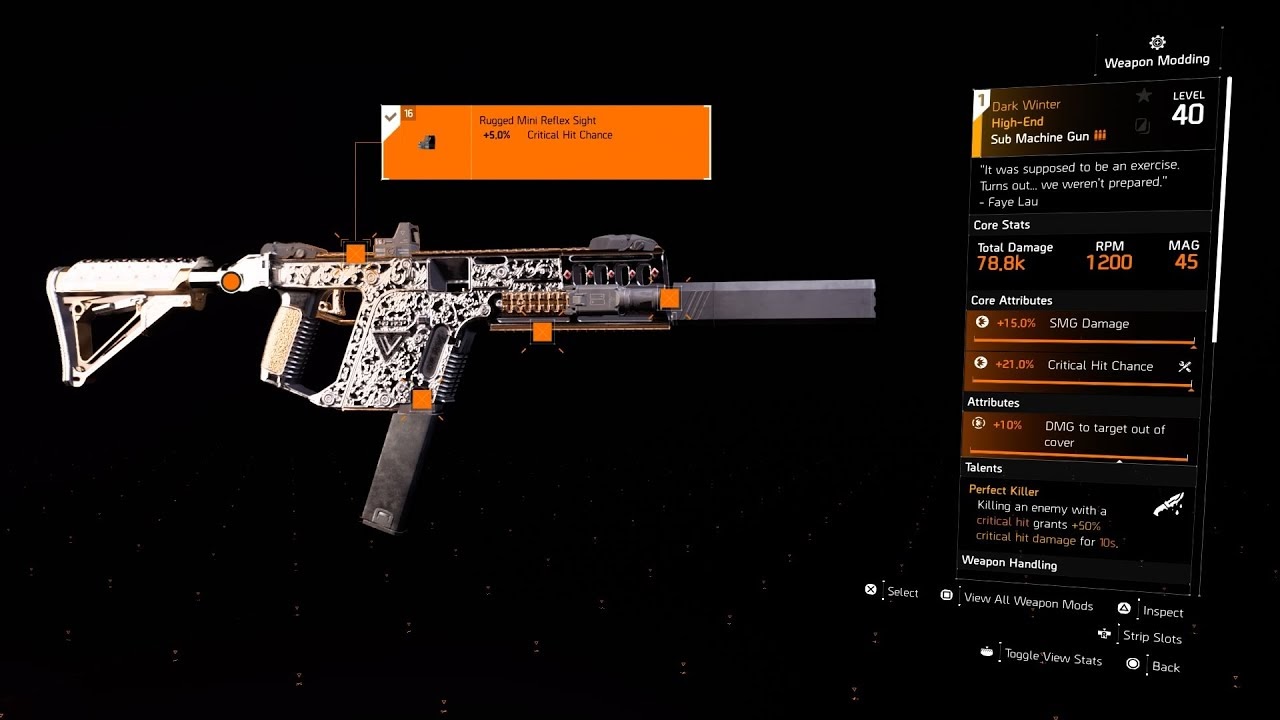Click the DMG to target attribute icon
The height and width of the screenshot is (720, 1280).
tap(980, 425)
